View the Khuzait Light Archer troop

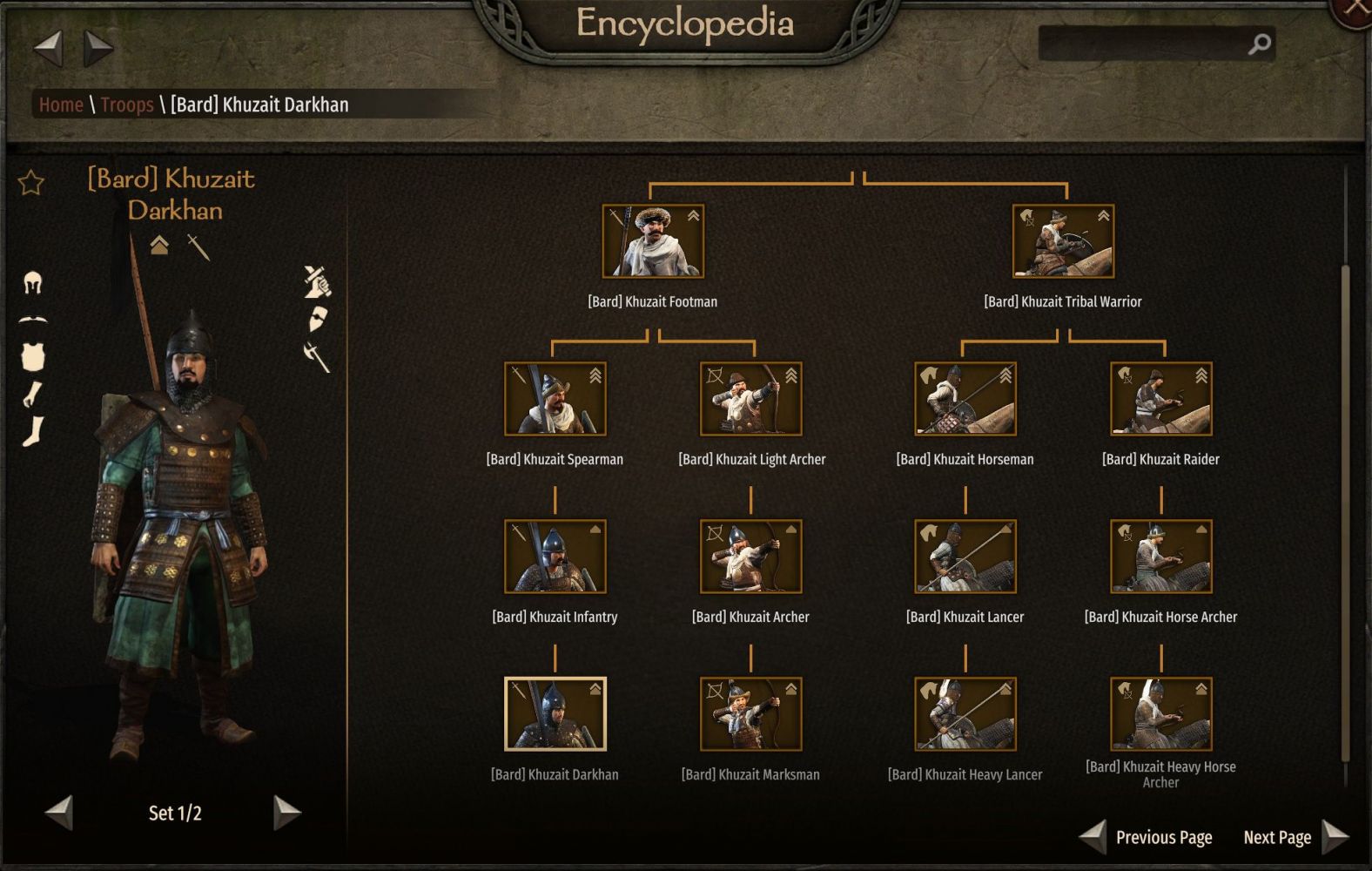pos(750,399)
